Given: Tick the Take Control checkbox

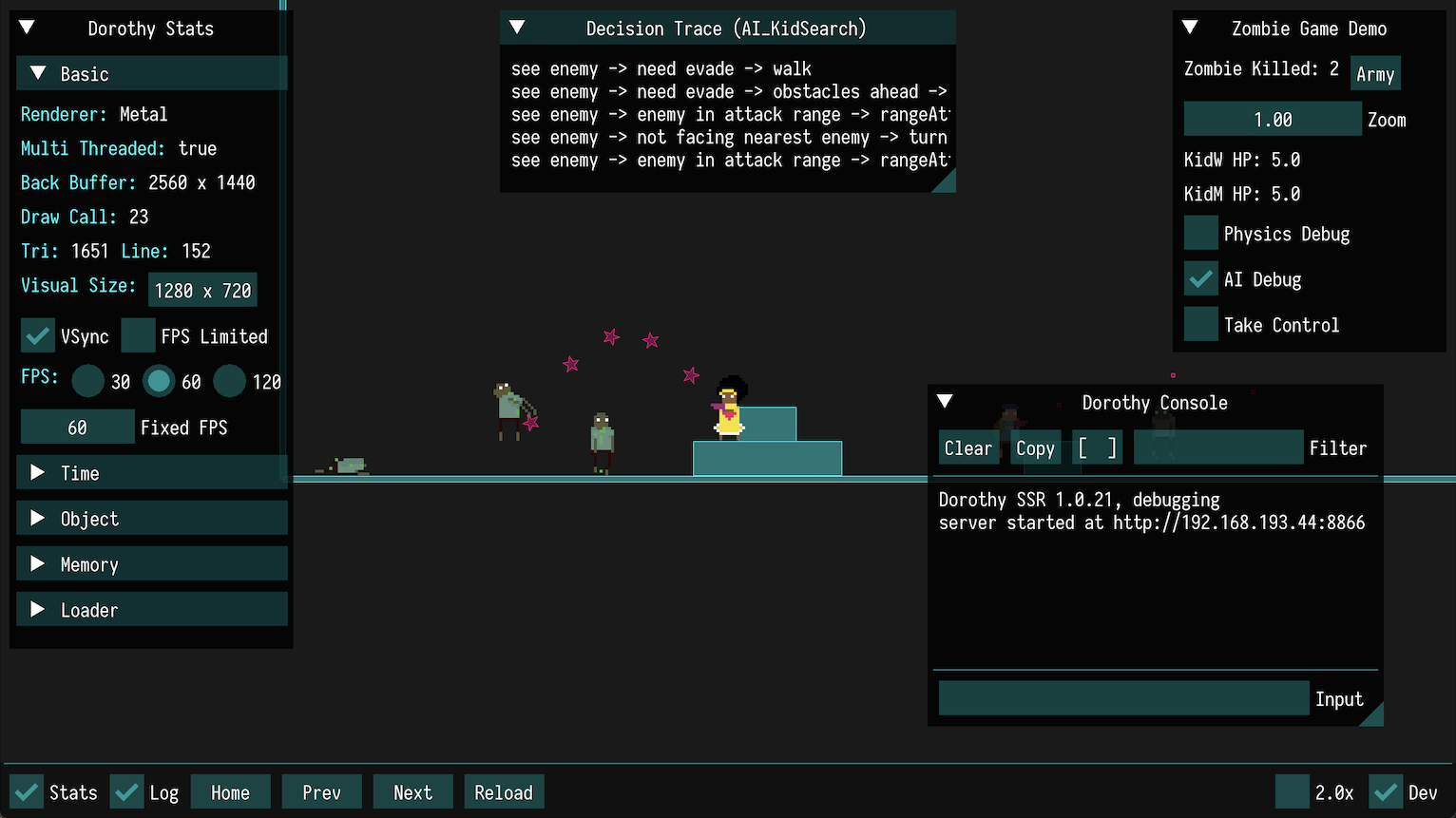Looking at the screenshot, I should coord(1201,325).
